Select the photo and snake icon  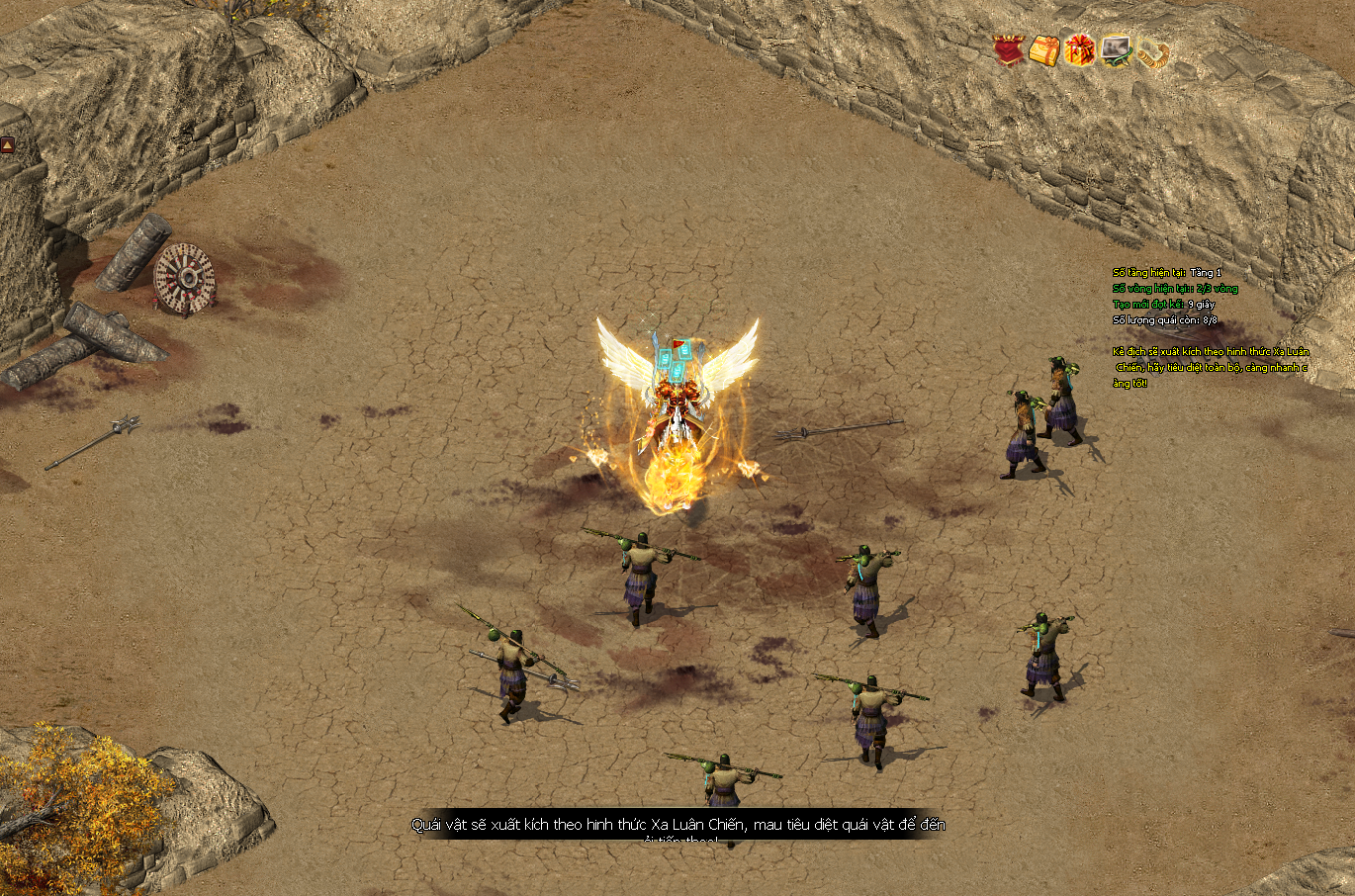click(1117, 50)
